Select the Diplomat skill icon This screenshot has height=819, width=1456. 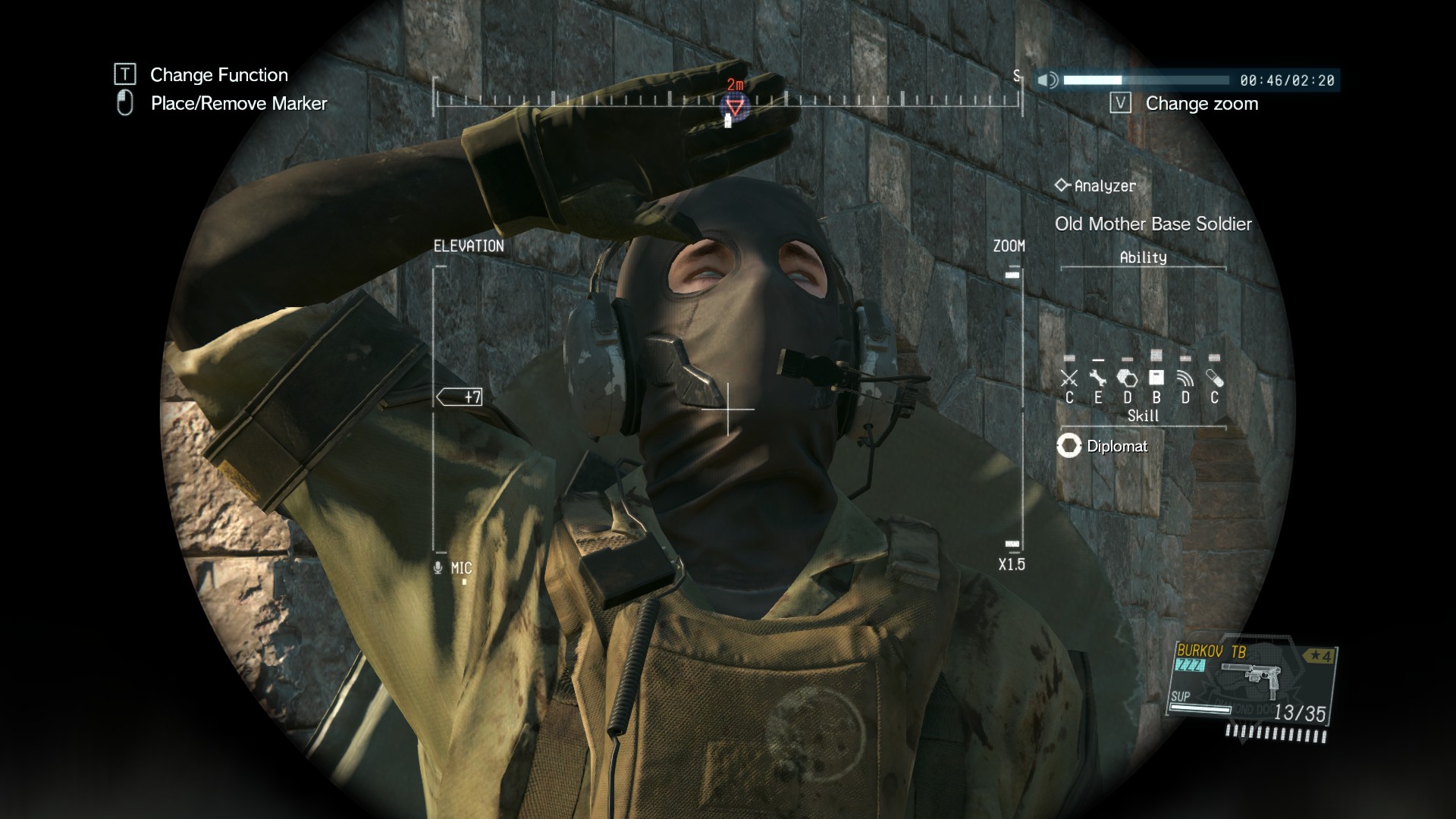(x=1068, y=446)
